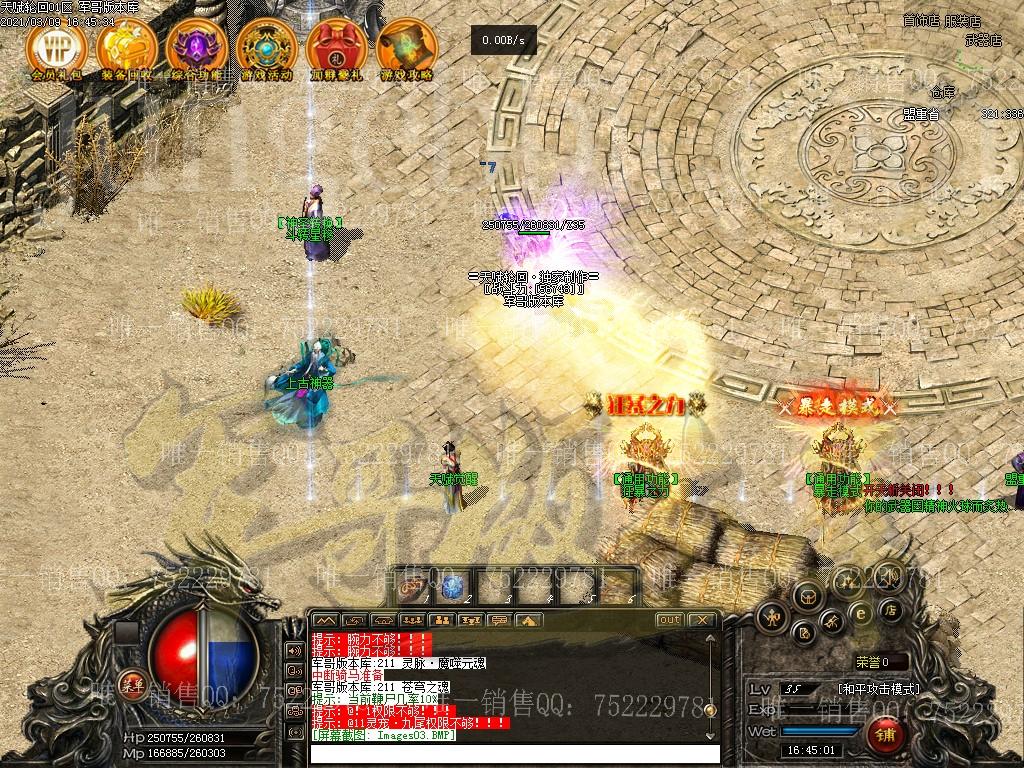
Task: Open the red 铺 shop button
Action: (x=884, y=737)
